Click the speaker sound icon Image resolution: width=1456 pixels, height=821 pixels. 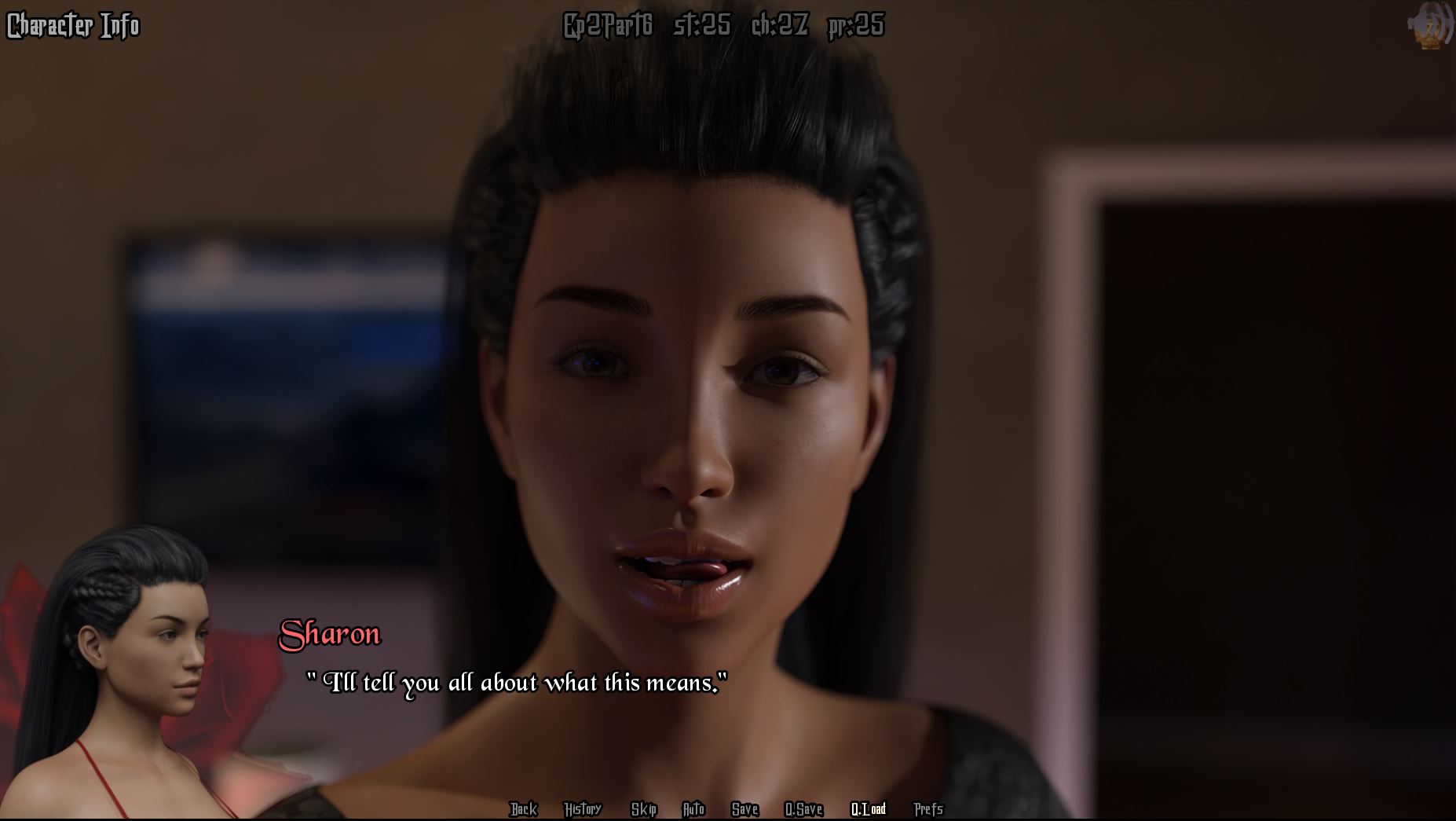coord(1430,26)
